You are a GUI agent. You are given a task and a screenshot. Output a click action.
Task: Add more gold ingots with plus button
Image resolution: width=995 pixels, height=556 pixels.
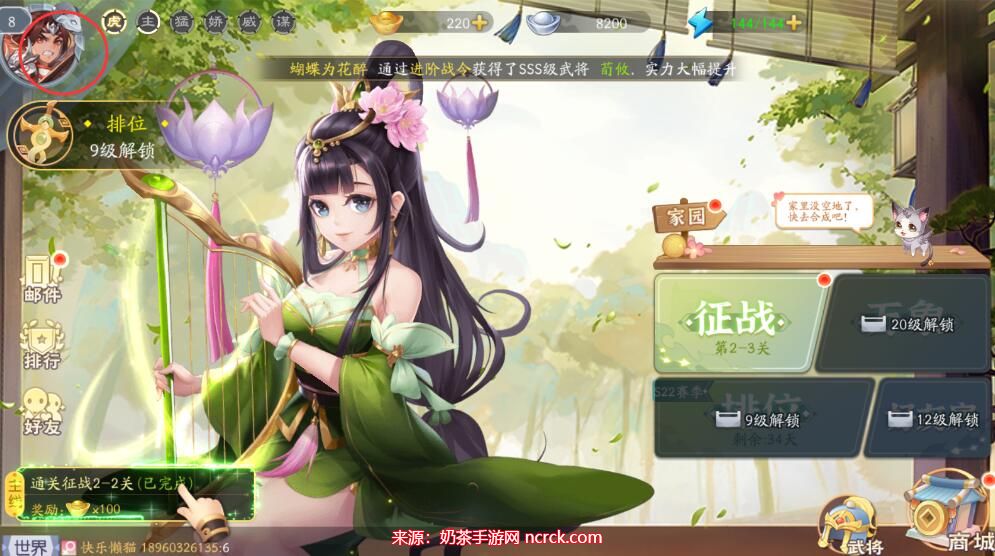point(480,23)
